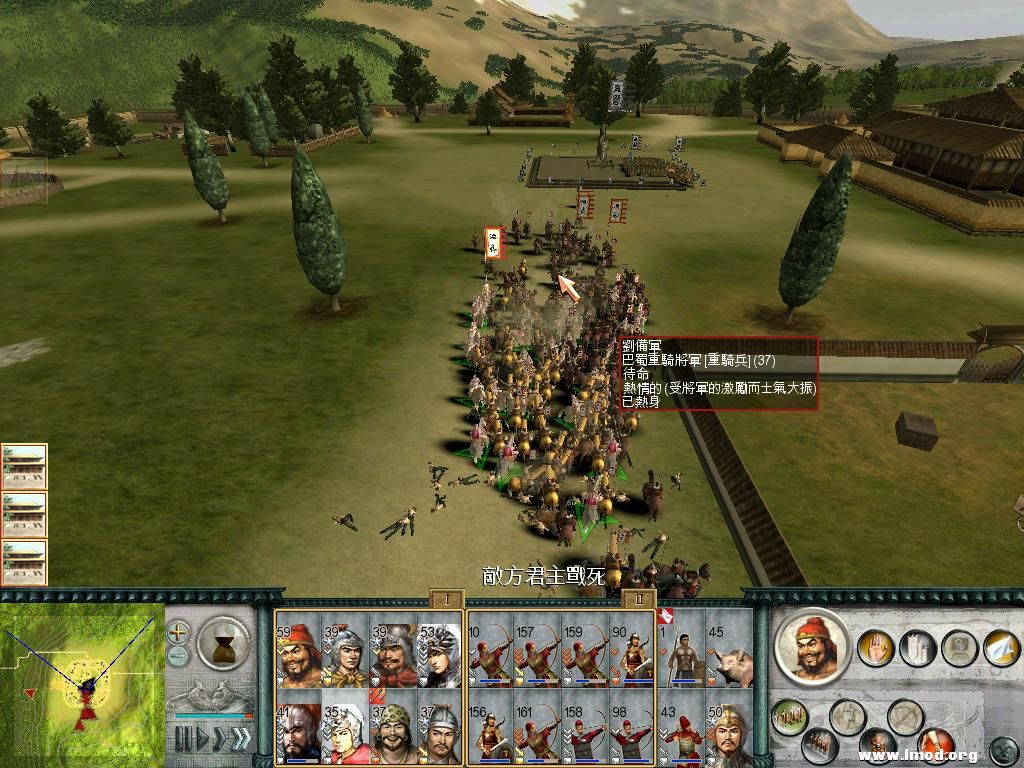Switch to unit group II tab
The image size is (1024, 768).
tap(638, 599)
